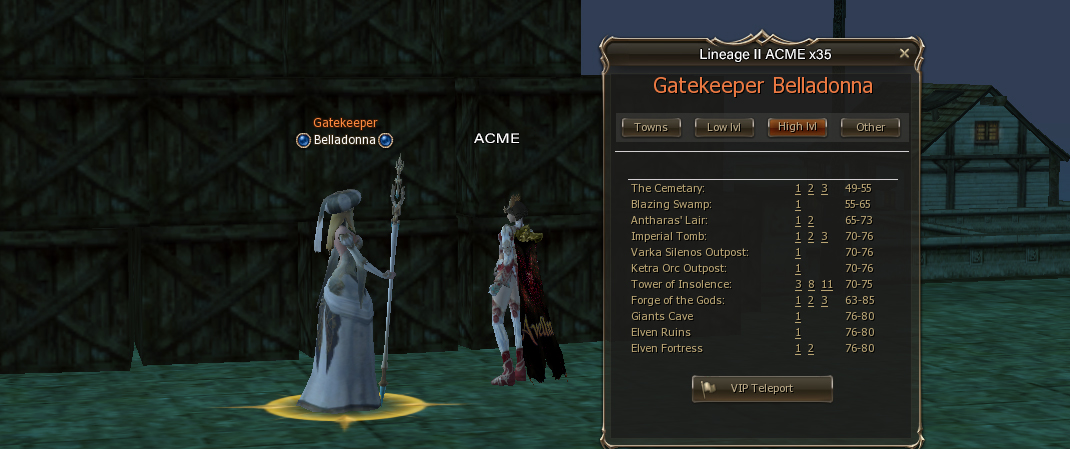Viewport: 1070px width, 449px height.
Task: Select Tower of Insolence floor 11
Action: [x=827, y=284]
